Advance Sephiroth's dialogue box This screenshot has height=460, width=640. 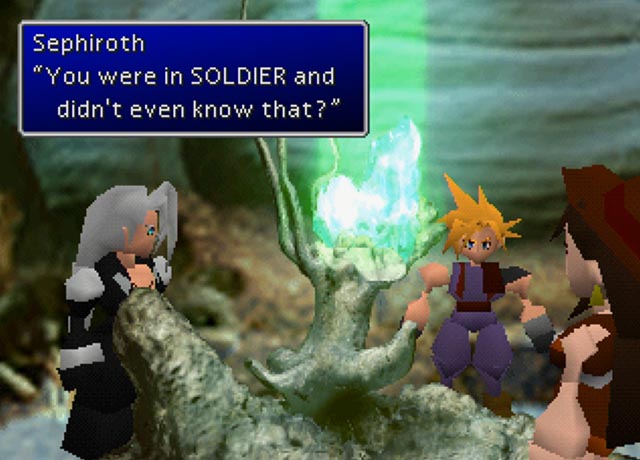coord(193,78)
